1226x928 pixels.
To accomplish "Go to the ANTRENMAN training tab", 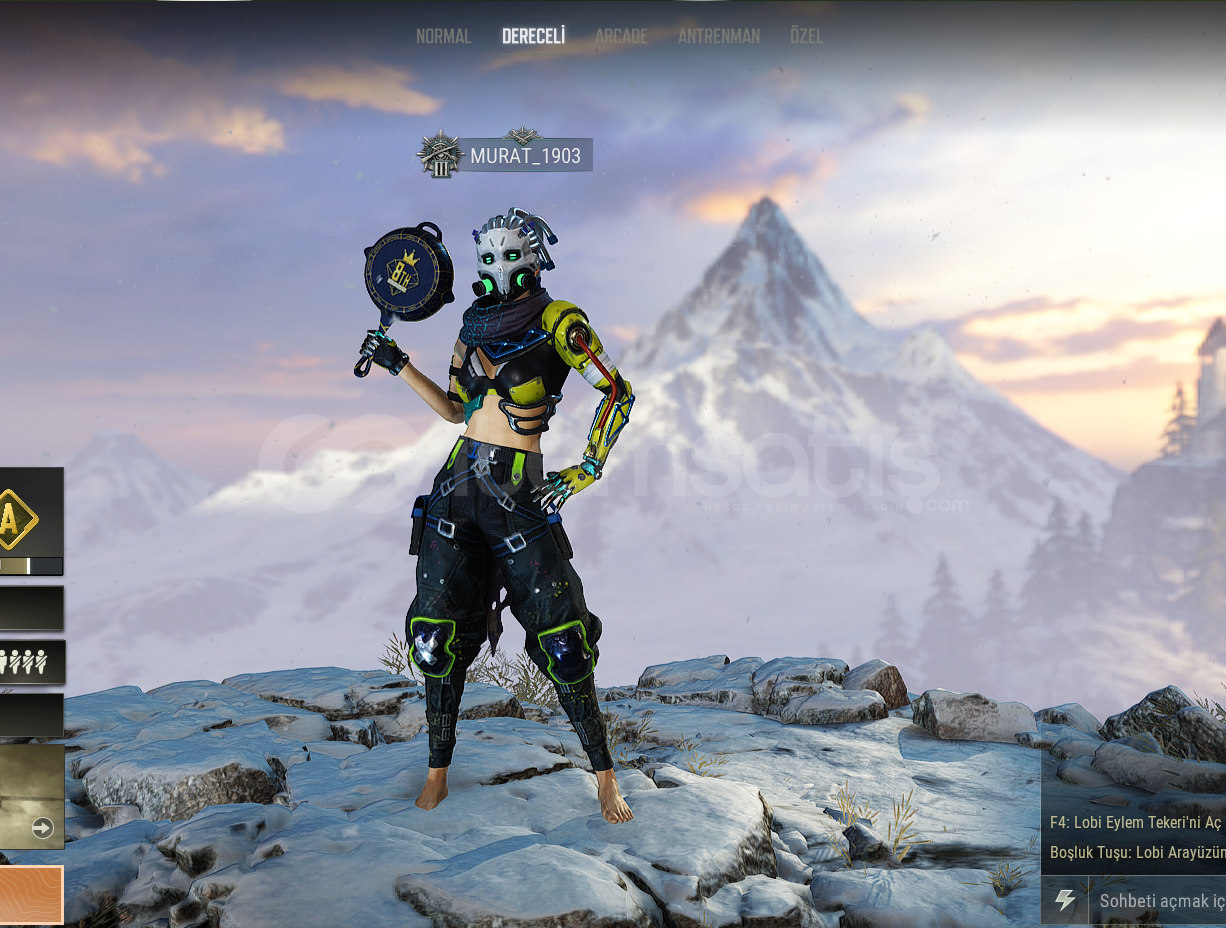I will click(x=718, y=36).
